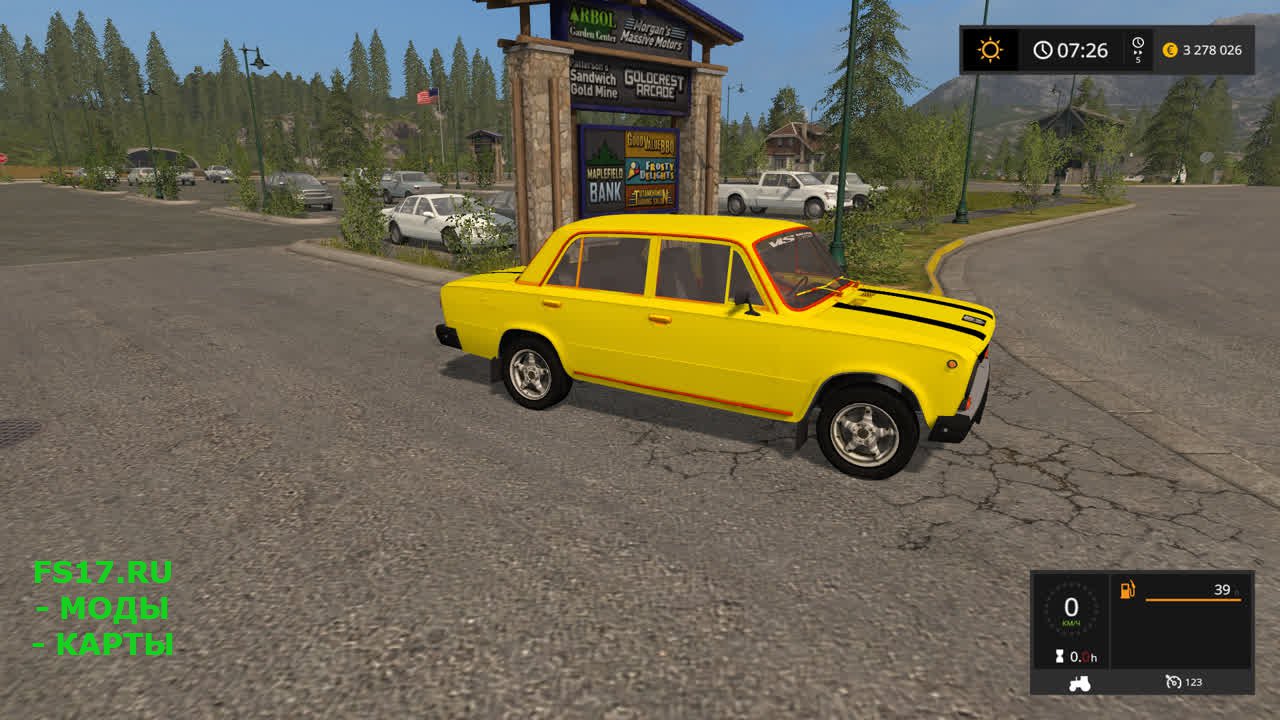Toggle the cruise control speed icon
Viewport: 1280px width, 720px height.
point(1174,682)
